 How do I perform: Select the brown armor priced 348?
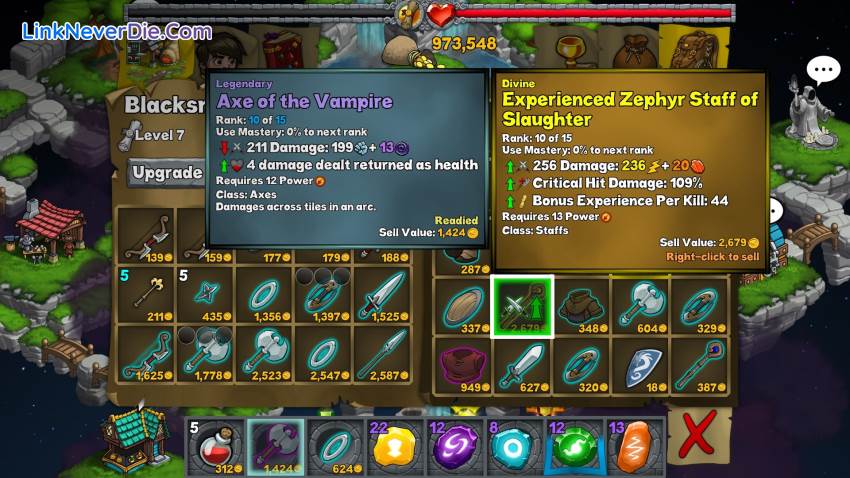pos(580,306)
